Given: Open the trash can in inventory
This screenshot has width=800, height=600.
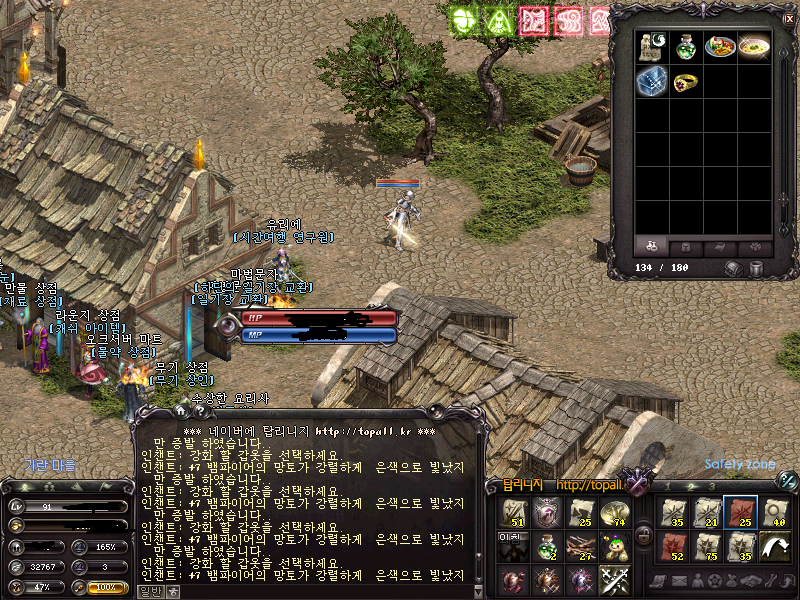Looking at the screenshot, I should point(756,268).
